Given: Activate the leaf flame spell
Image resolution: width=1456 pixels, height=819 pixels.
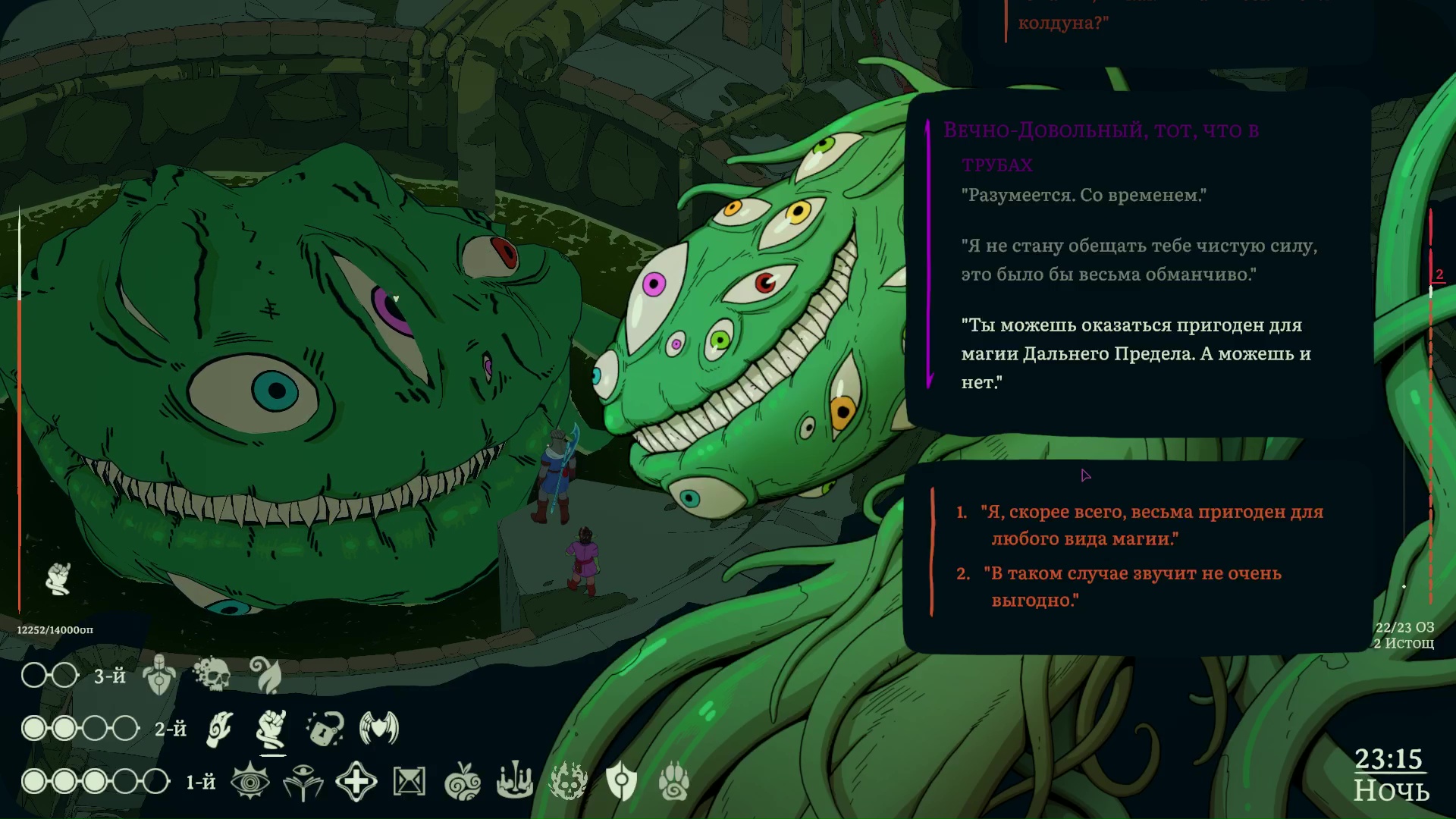Looking at the screenshot, I should point(266,673).
